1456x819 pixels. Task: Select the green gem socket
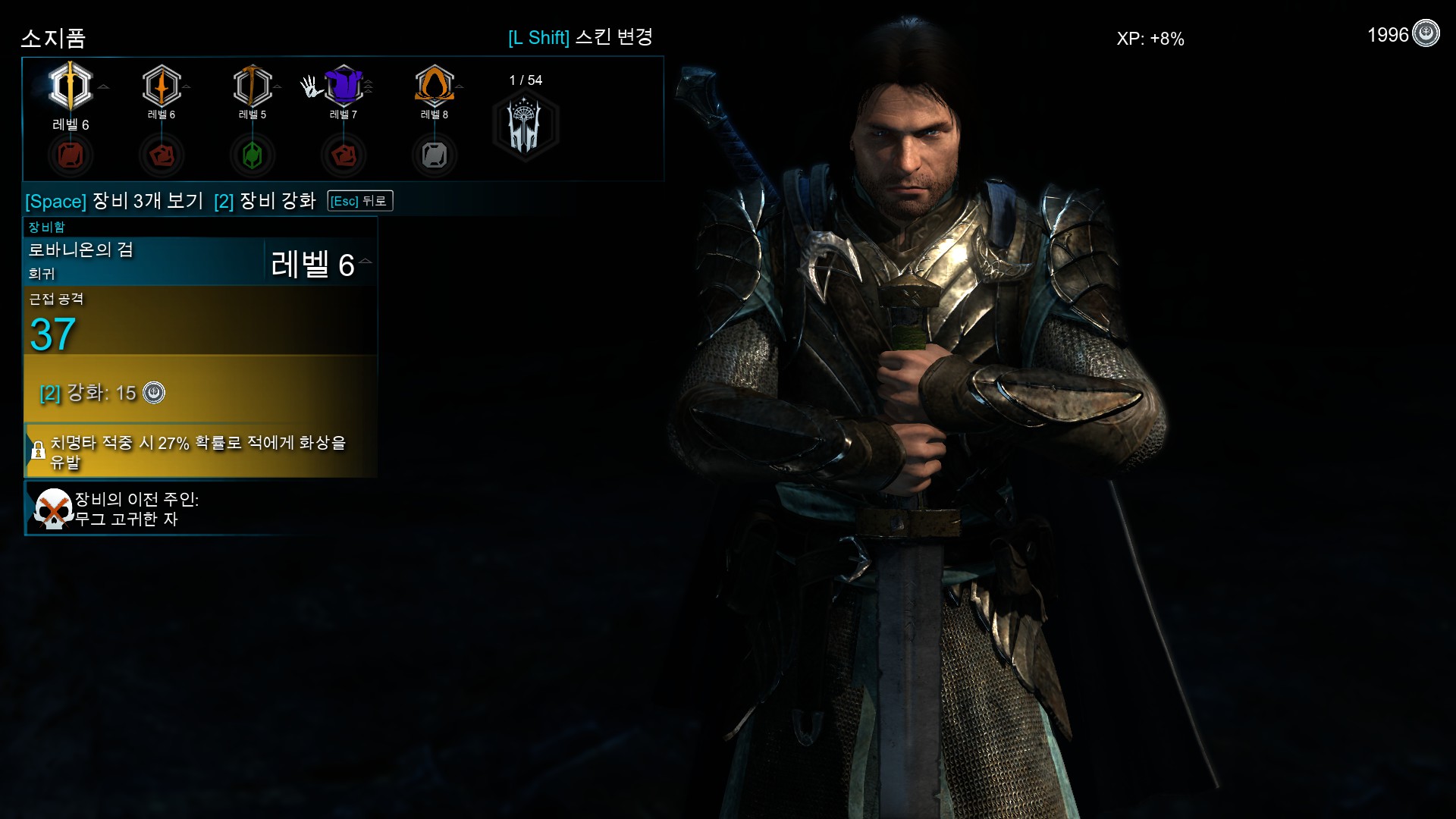point(253,155)
